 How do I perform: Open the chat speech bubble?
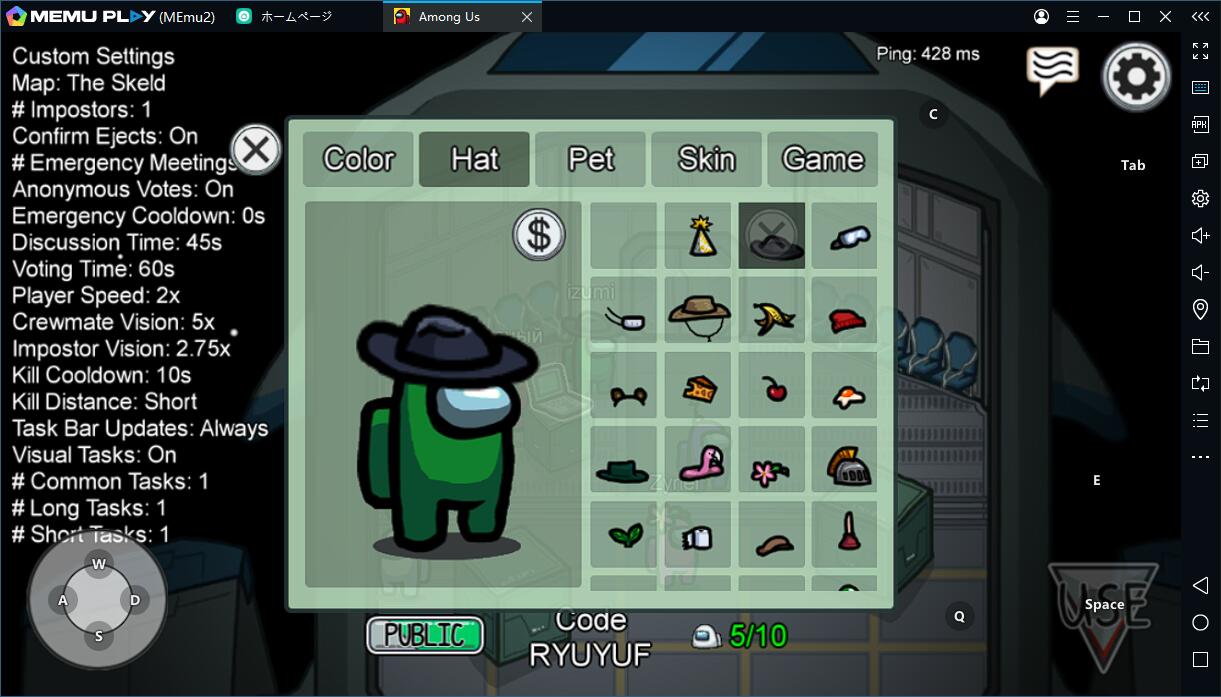pyautogui.click(x=1051, y=70)
